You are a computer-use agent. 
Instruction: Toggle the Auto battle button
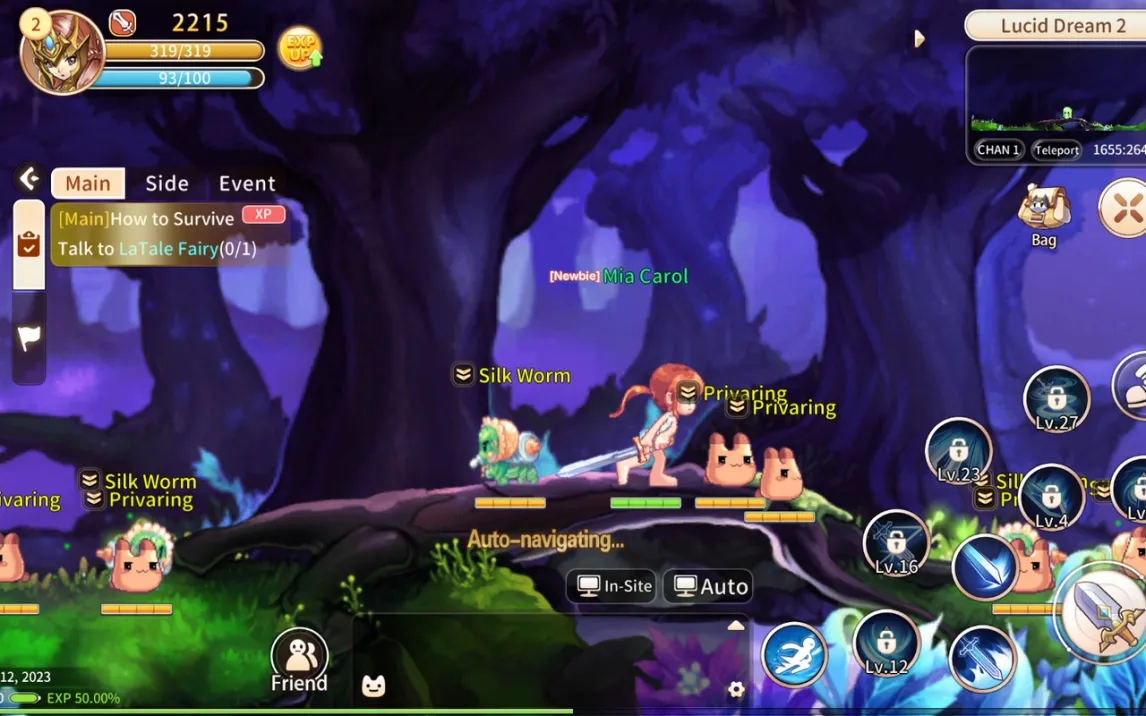710,586
